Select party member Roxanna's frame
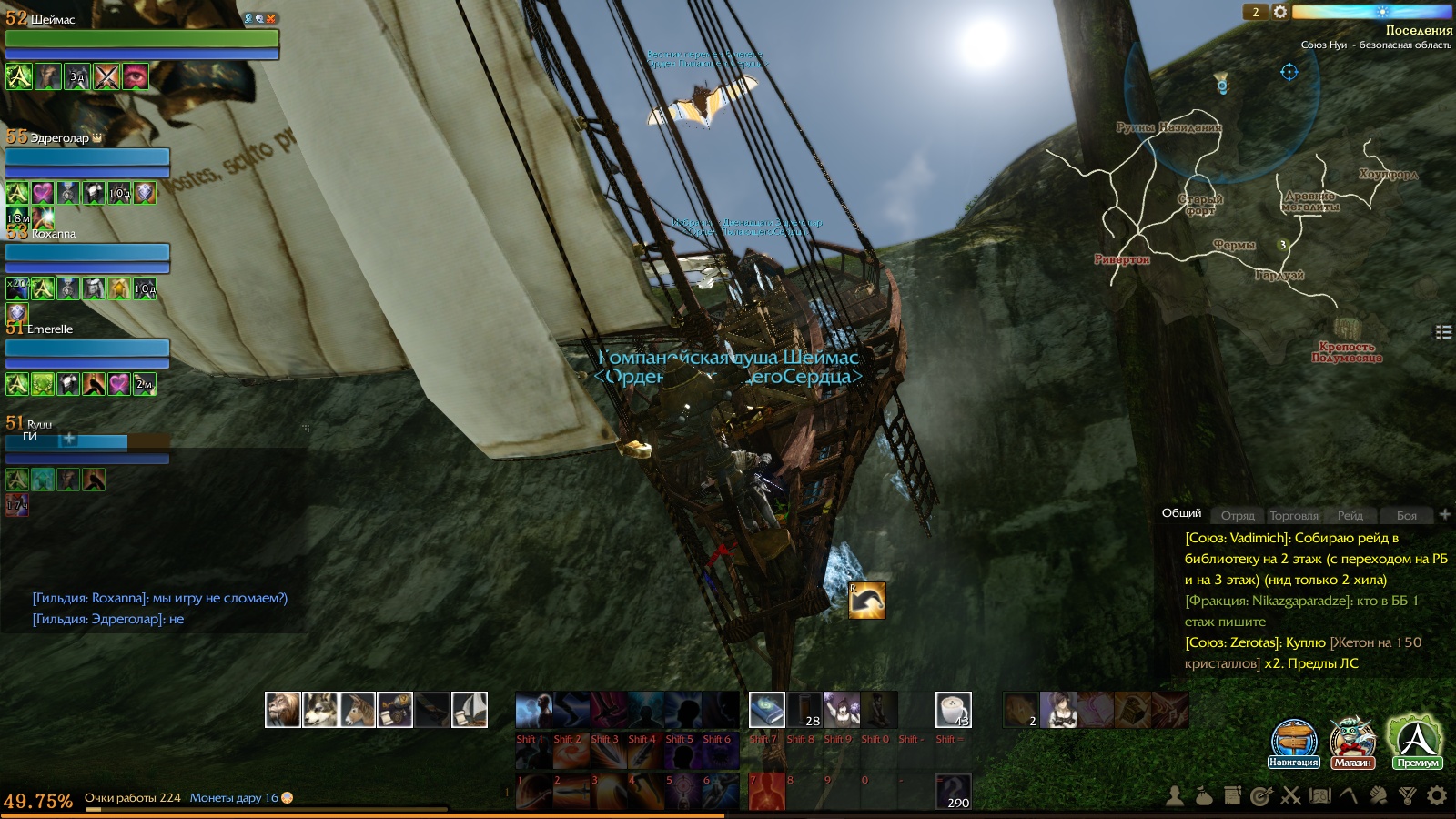Image resolution: width=1456 pixels, height=819 pixels. click(x=87, y=252)
